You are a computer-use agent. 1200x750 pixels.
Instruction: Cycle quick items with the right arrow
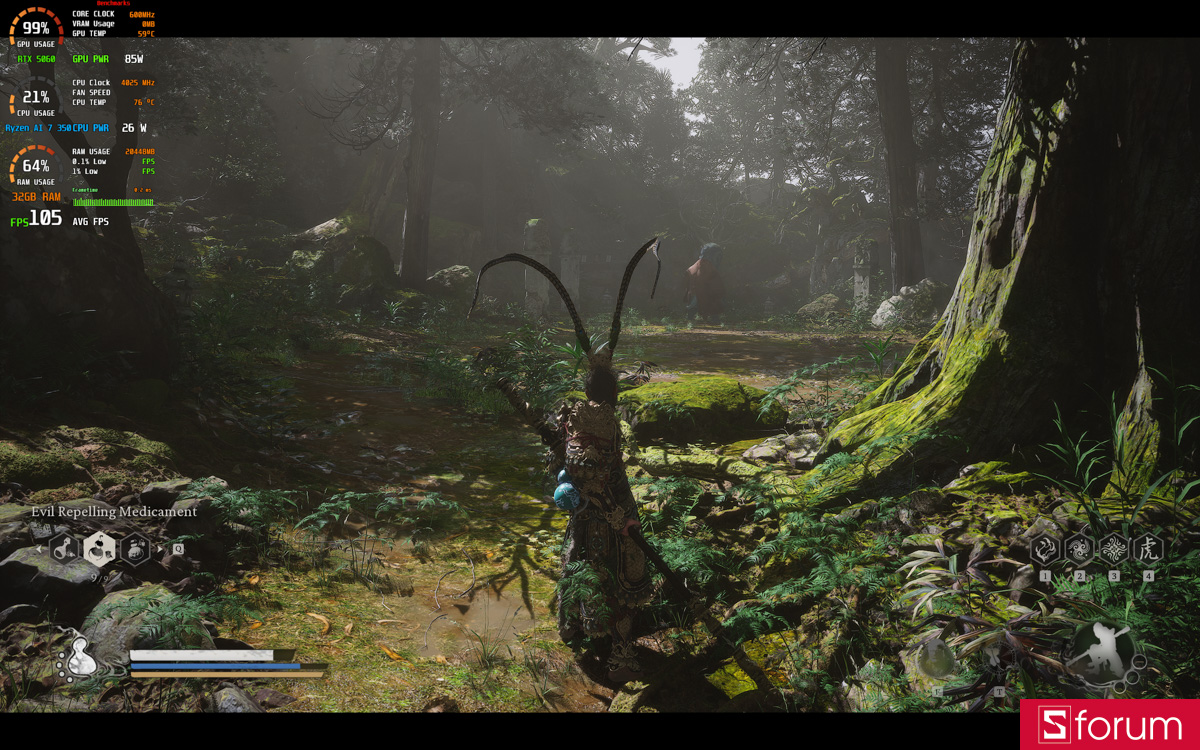[x=160, y=548]
